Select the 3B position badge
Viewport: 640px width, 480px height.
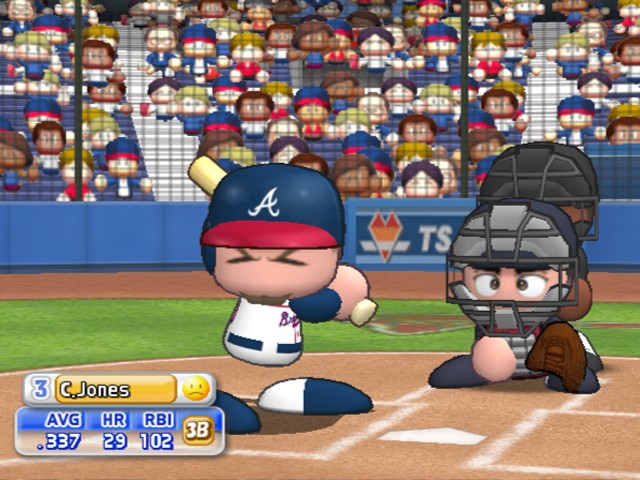pyautogui.click(x=197, y=430)
